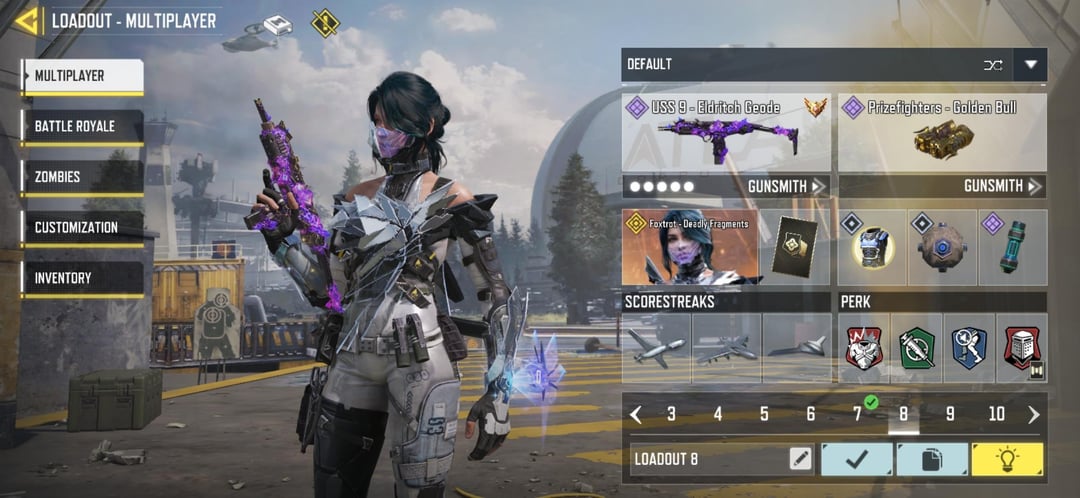Open the Zombies loadout tab

click(x=82, y=177)
